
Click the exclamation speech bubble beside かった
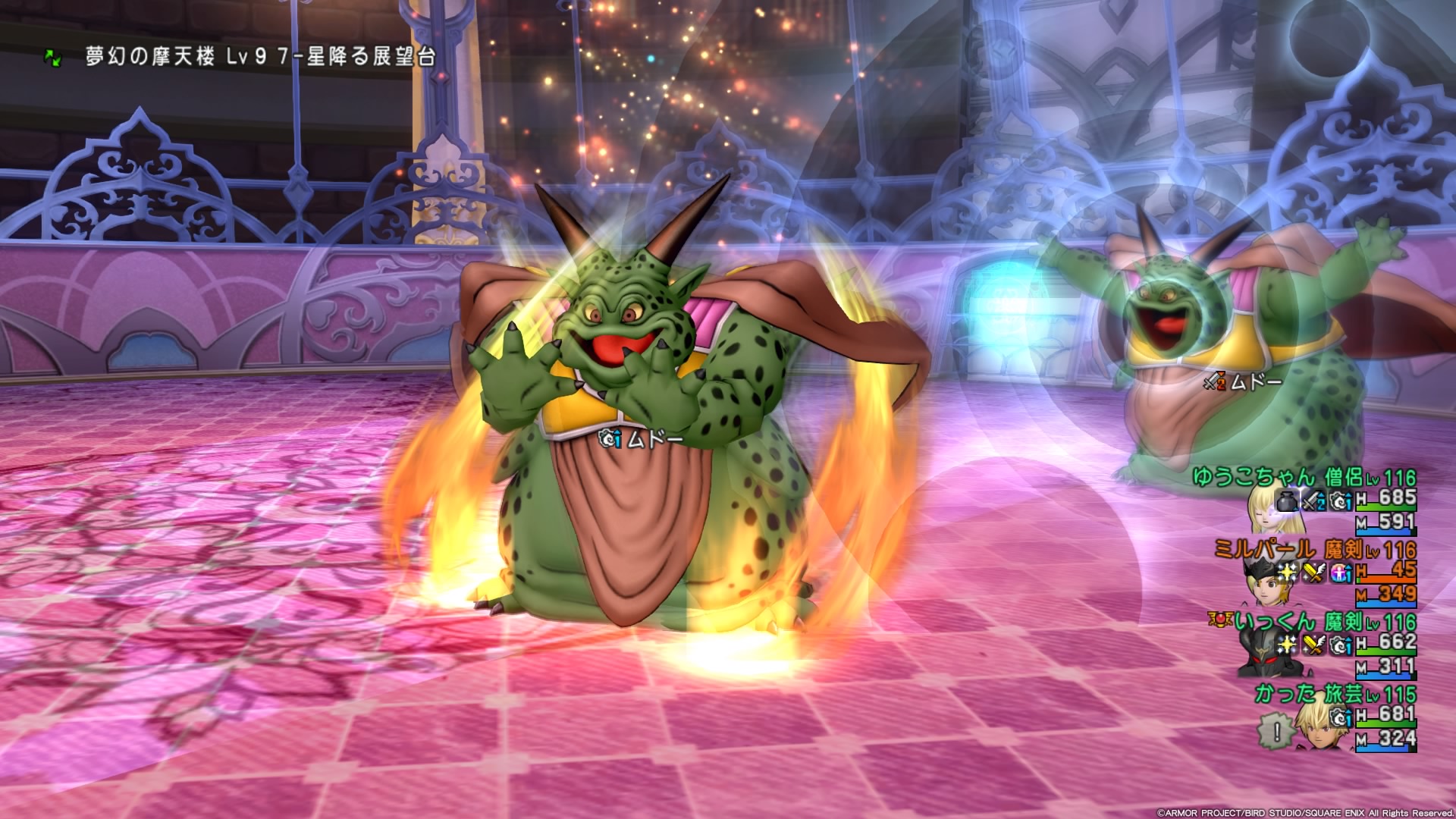point(1277,732)
